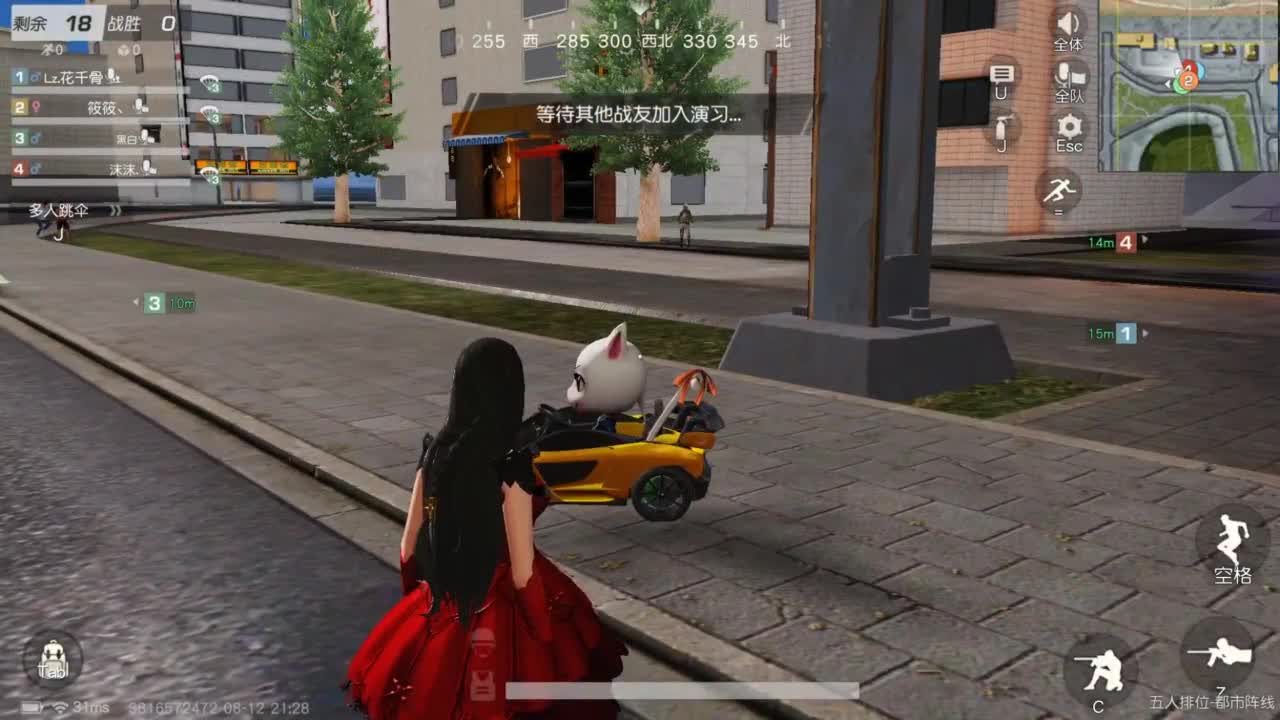Toggle 全体 all-channel voice speaker
Viewport: 1280px width, 720px height.
pos(1068,25)
